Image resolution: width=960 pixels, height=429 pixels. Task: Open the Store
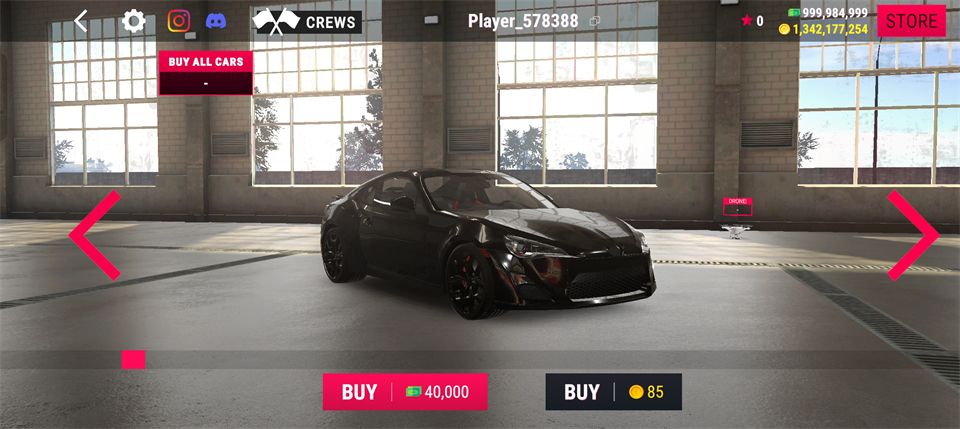click(911, 21)
